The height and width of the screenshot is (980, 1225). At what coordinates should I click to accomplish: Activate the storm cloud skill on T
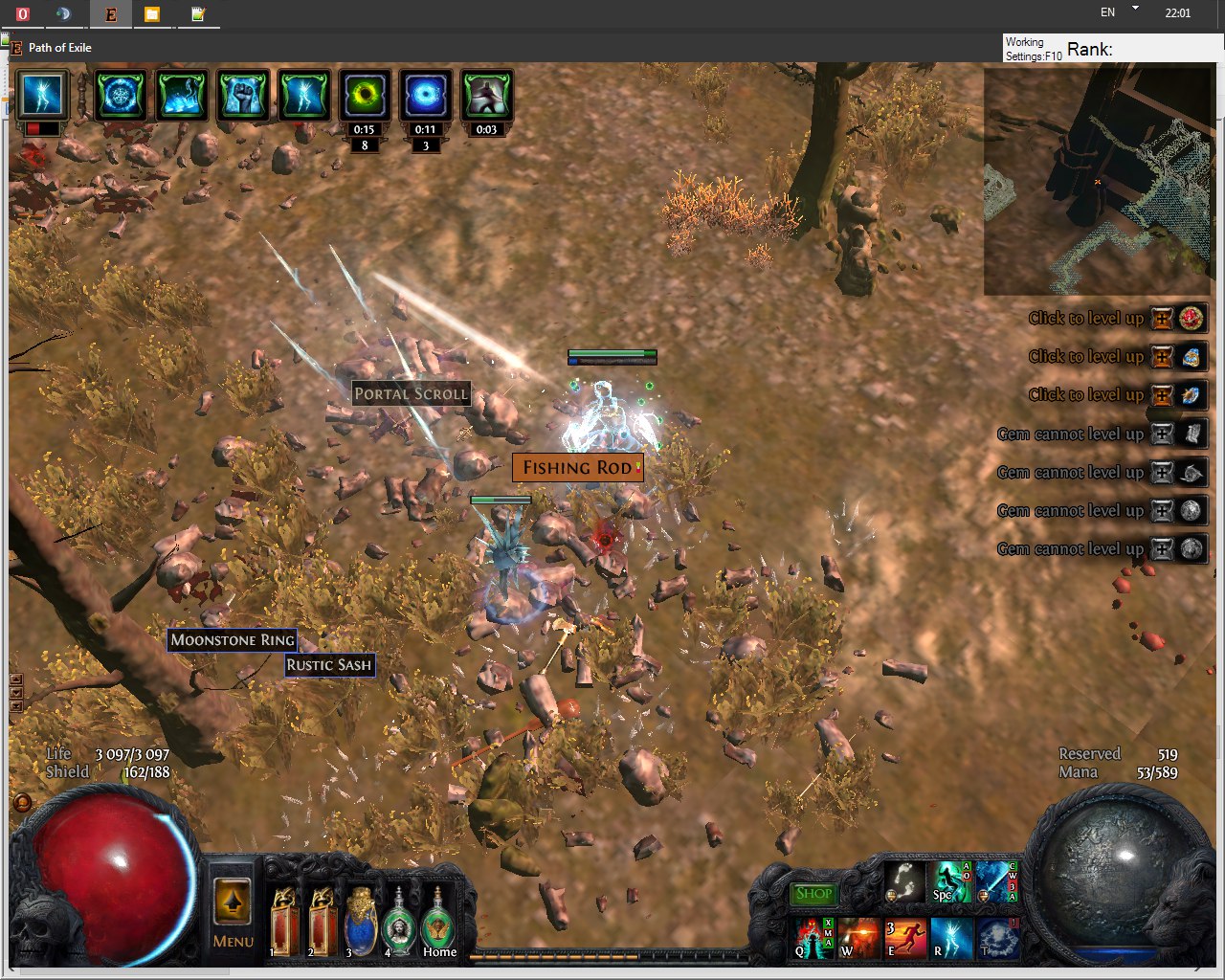point(997,938)
